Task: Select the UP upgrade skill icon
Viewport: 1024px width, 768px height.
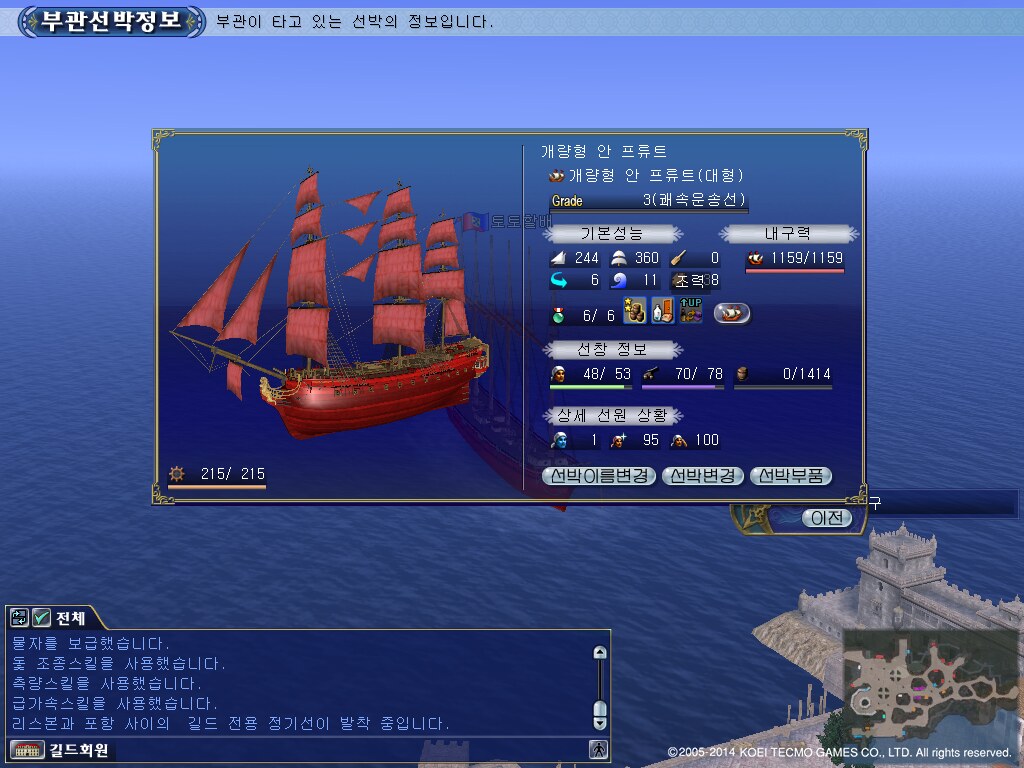Action: [x=691, y=312]
